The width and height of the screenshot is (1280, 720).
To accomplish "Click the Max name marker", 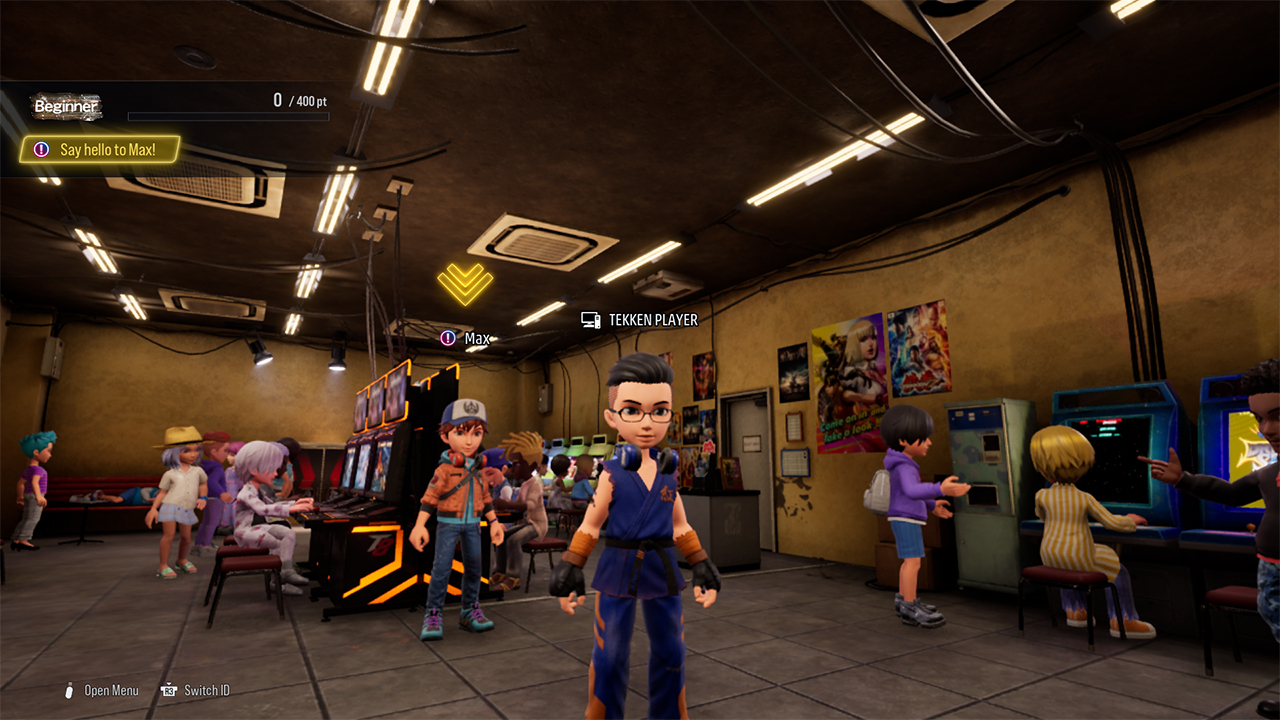I will [x=466, y=339].
